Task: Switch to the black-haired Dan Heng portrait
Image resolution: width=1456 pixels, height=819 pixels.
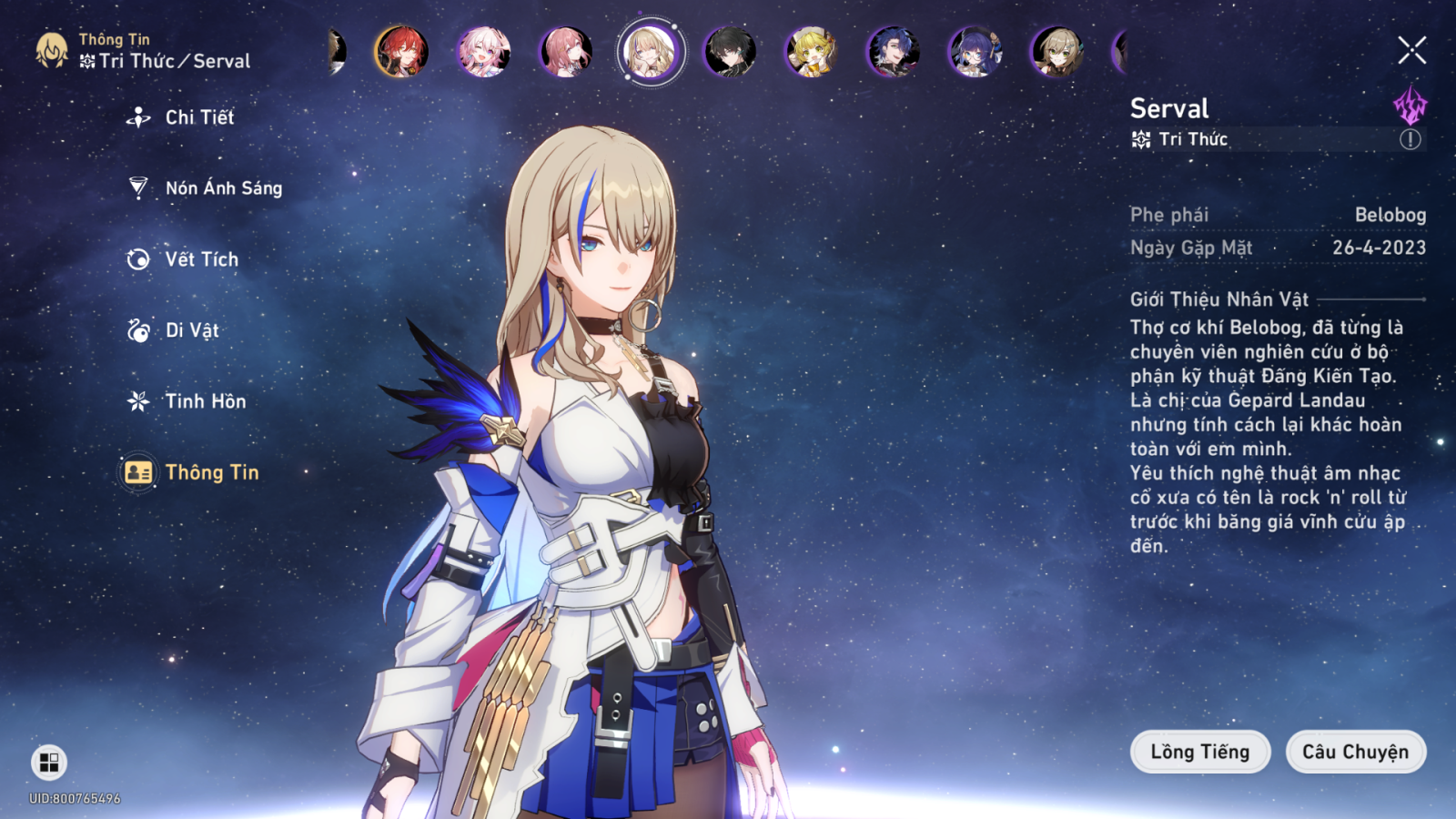Action: click(x=730, y=51)
